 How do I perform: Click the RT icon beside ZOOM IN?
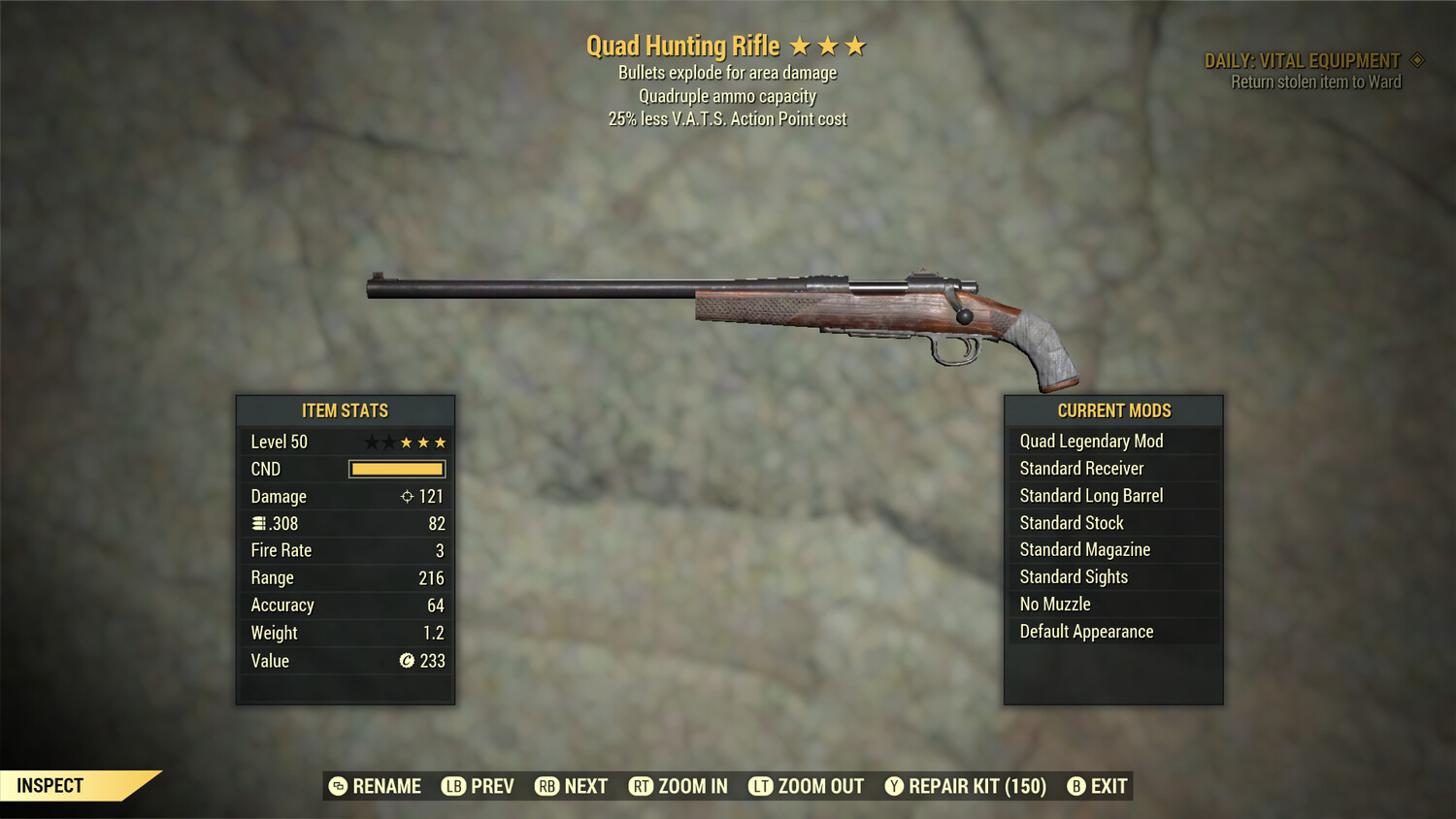point(642,786)
